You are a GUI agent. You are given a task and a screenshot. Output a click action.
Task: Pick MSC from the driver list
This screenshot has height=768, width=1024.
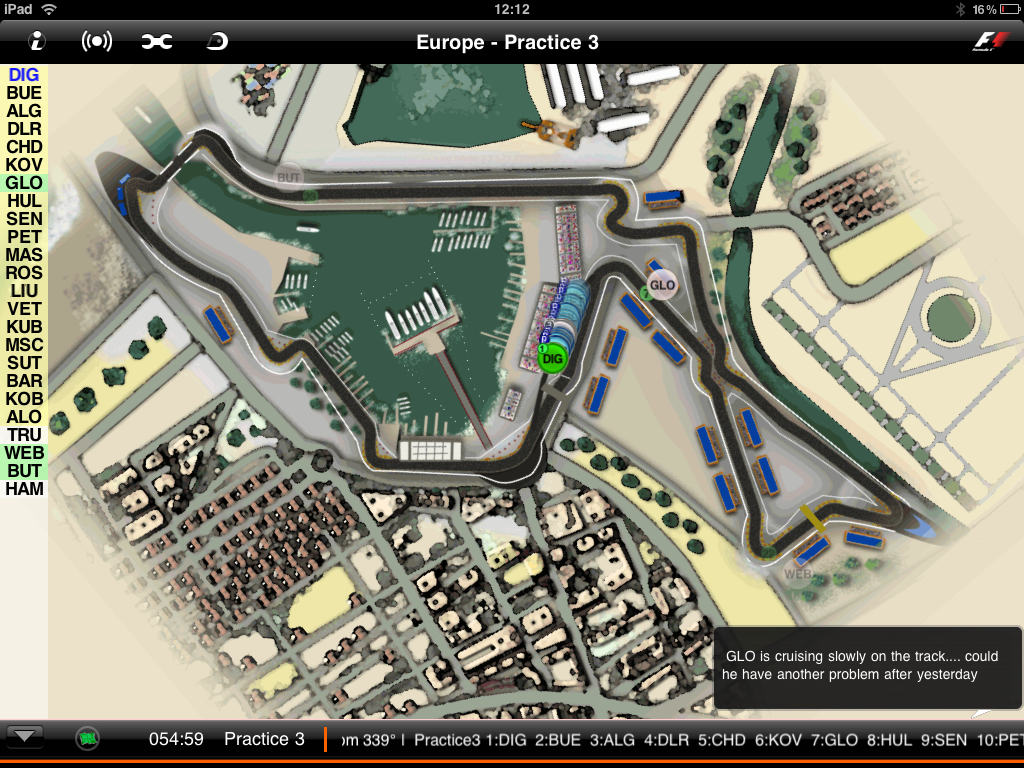click(x=24, y=345)
